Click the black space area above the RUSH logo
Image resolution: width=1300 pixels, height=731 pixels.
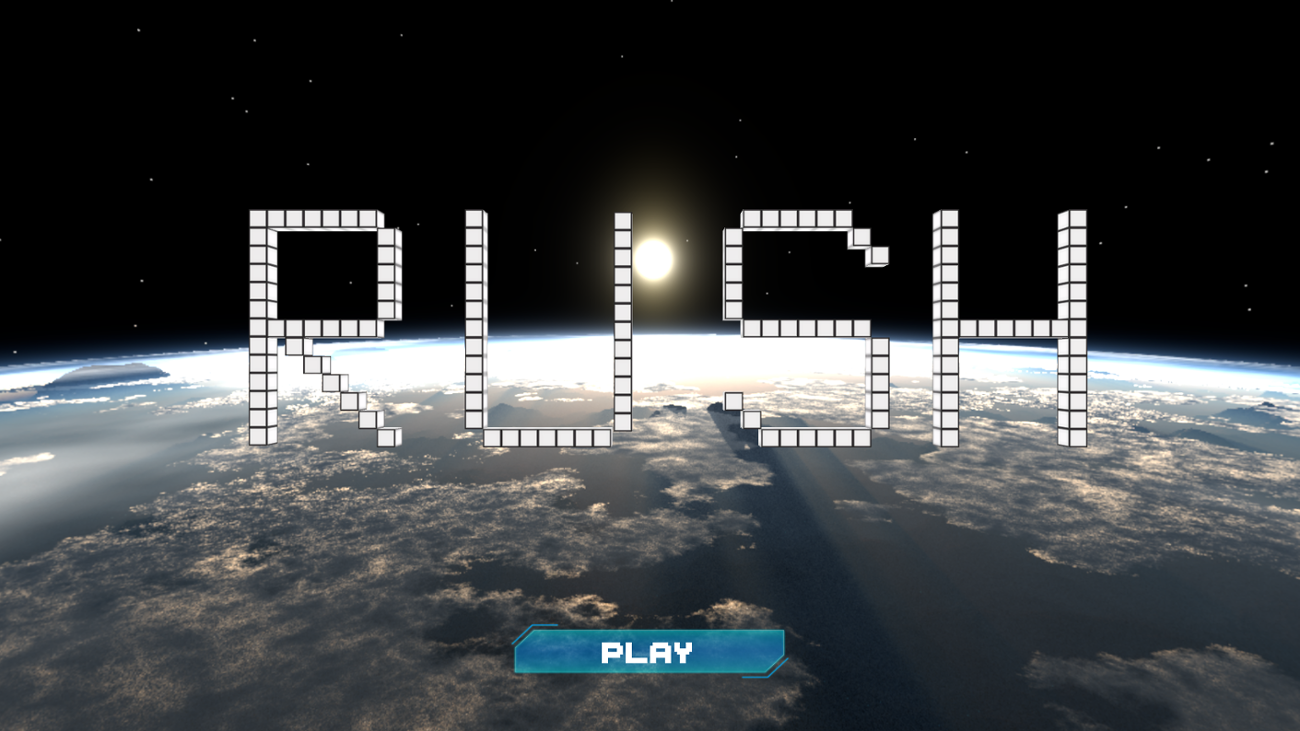coord(650,100)
